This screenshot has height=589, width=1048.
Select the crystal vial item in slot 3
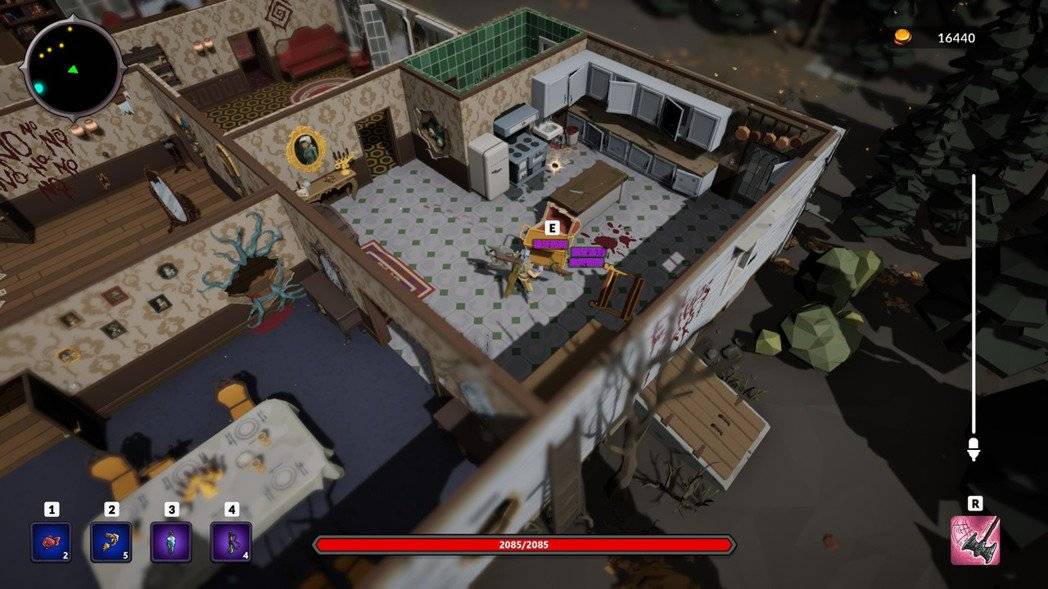click(x=171, y=542)
